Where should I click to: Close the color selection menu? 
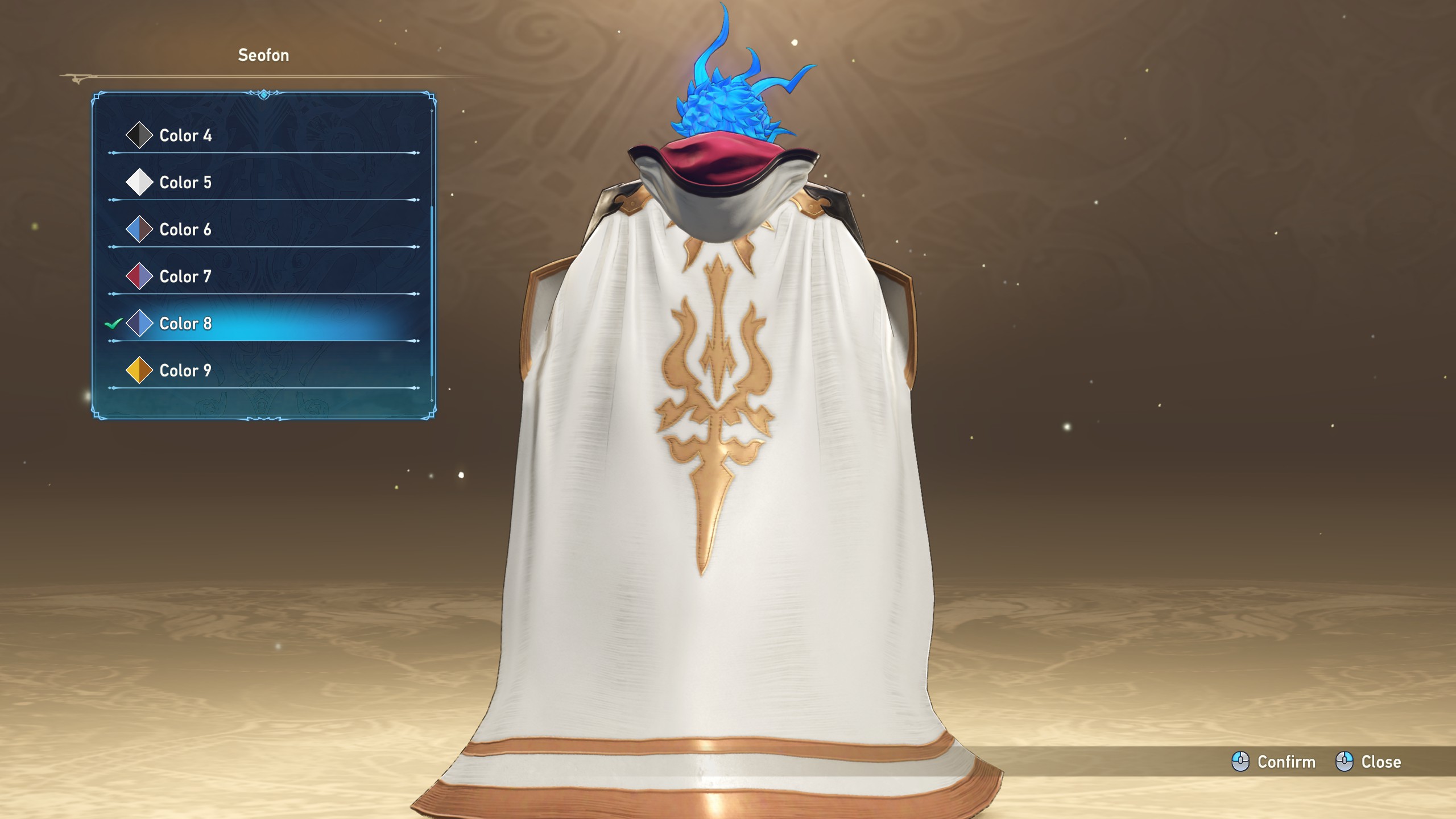coord(1368,762)
